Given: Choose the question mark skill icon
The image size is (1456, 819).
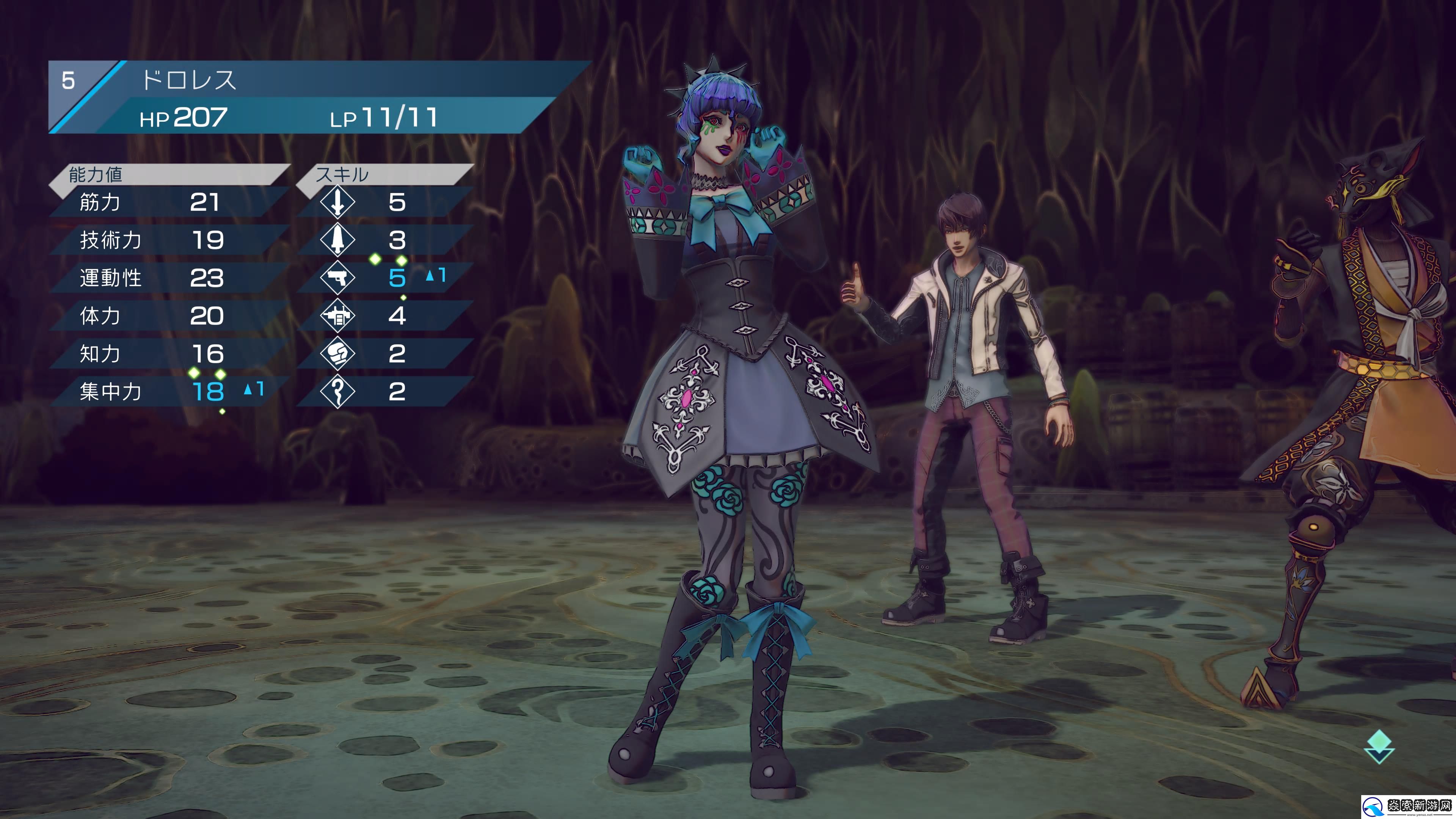Looking at the screenshot, I should [x=337, y=391].
